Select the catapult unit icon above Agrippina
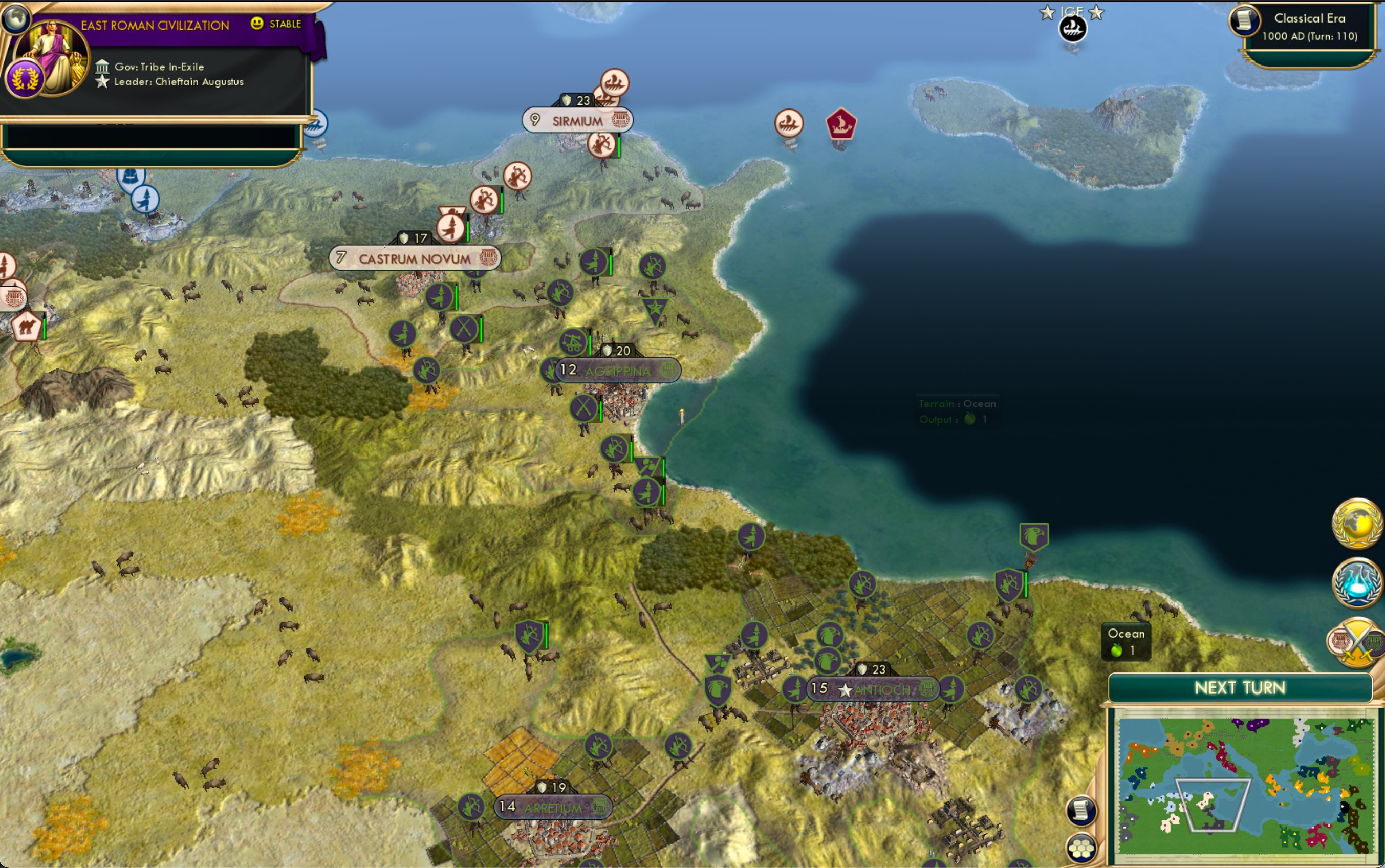The image size is (1385, 868). click(572, 343)
